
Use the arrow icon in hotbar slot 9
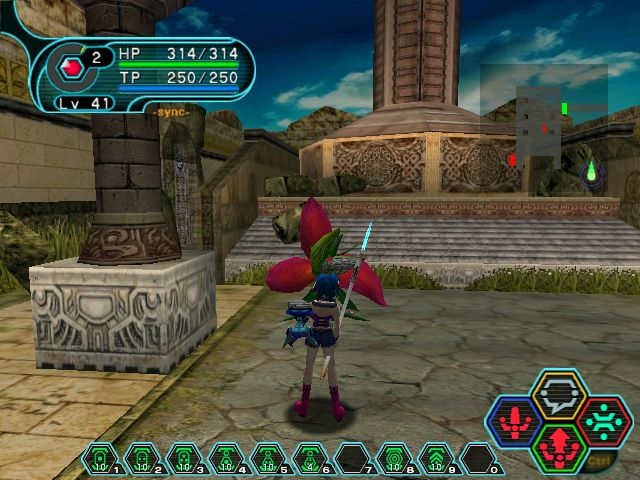pyautogui.click(x=436, y=460)
